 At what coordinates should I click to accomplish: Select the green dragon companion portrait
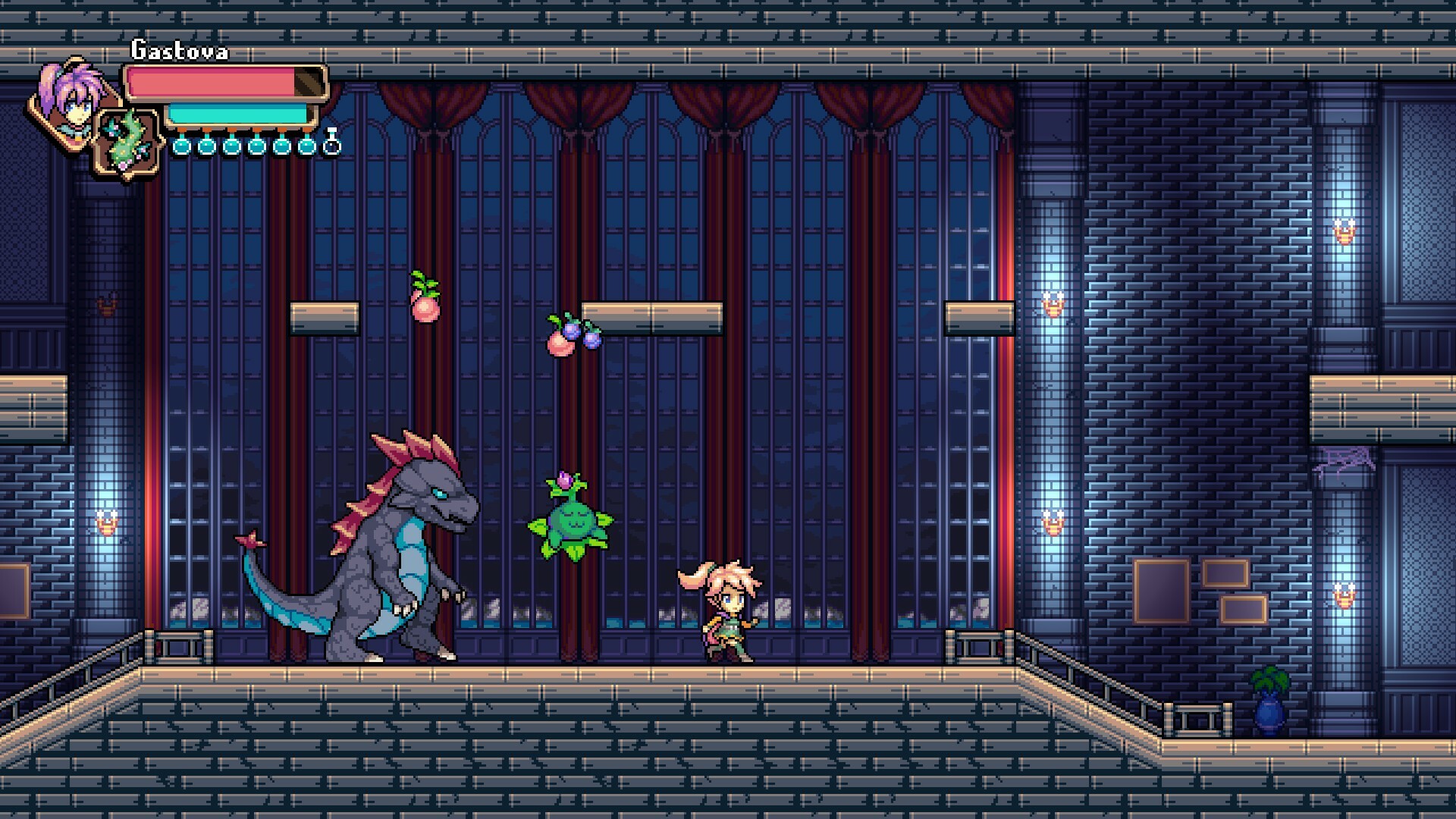tap(127, 140)
